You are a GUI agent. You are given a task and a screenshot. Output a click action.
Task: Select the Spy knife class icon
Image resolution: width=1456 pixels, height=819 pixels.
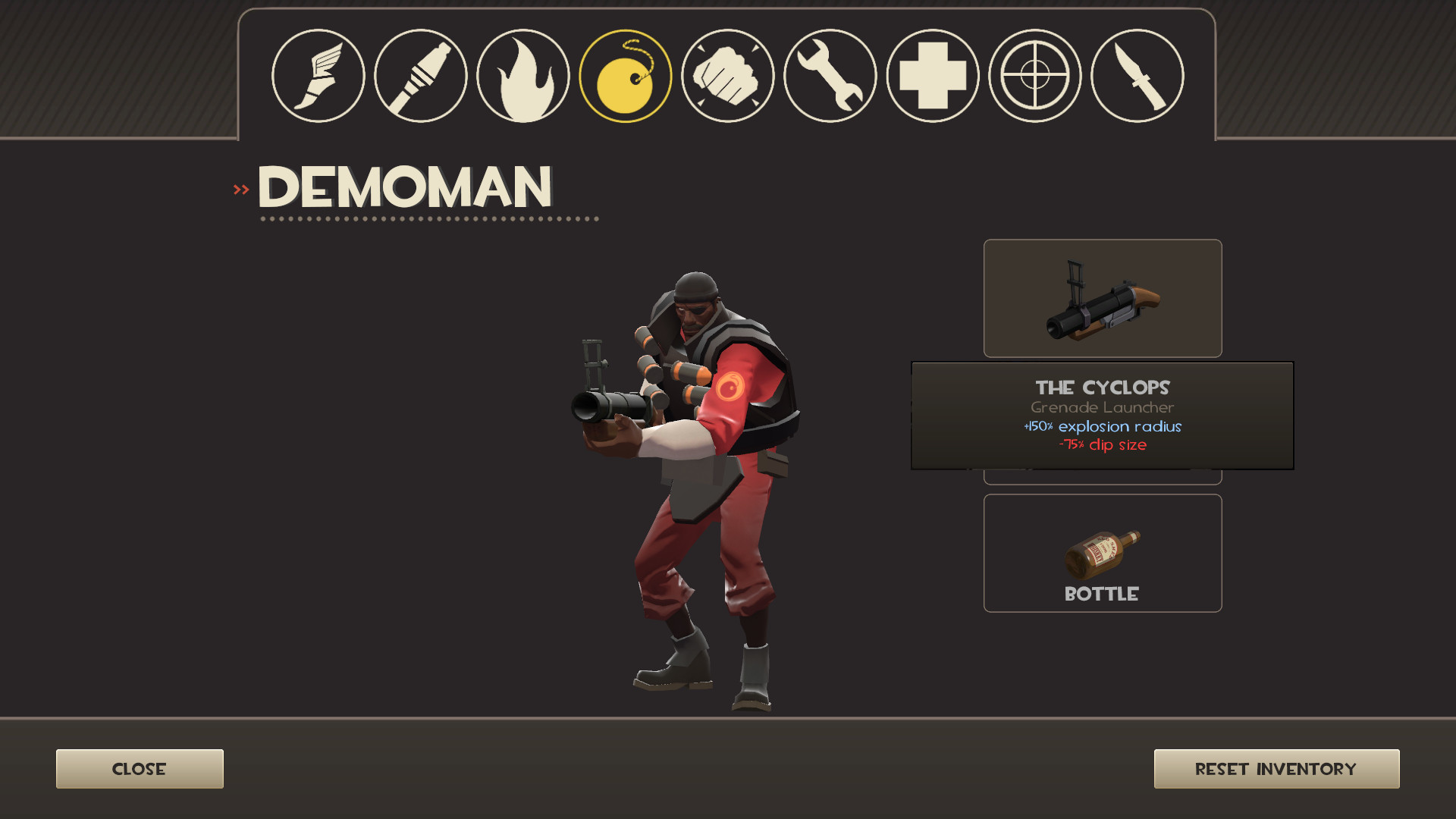pyautogui.click(x=1137, y=75)
